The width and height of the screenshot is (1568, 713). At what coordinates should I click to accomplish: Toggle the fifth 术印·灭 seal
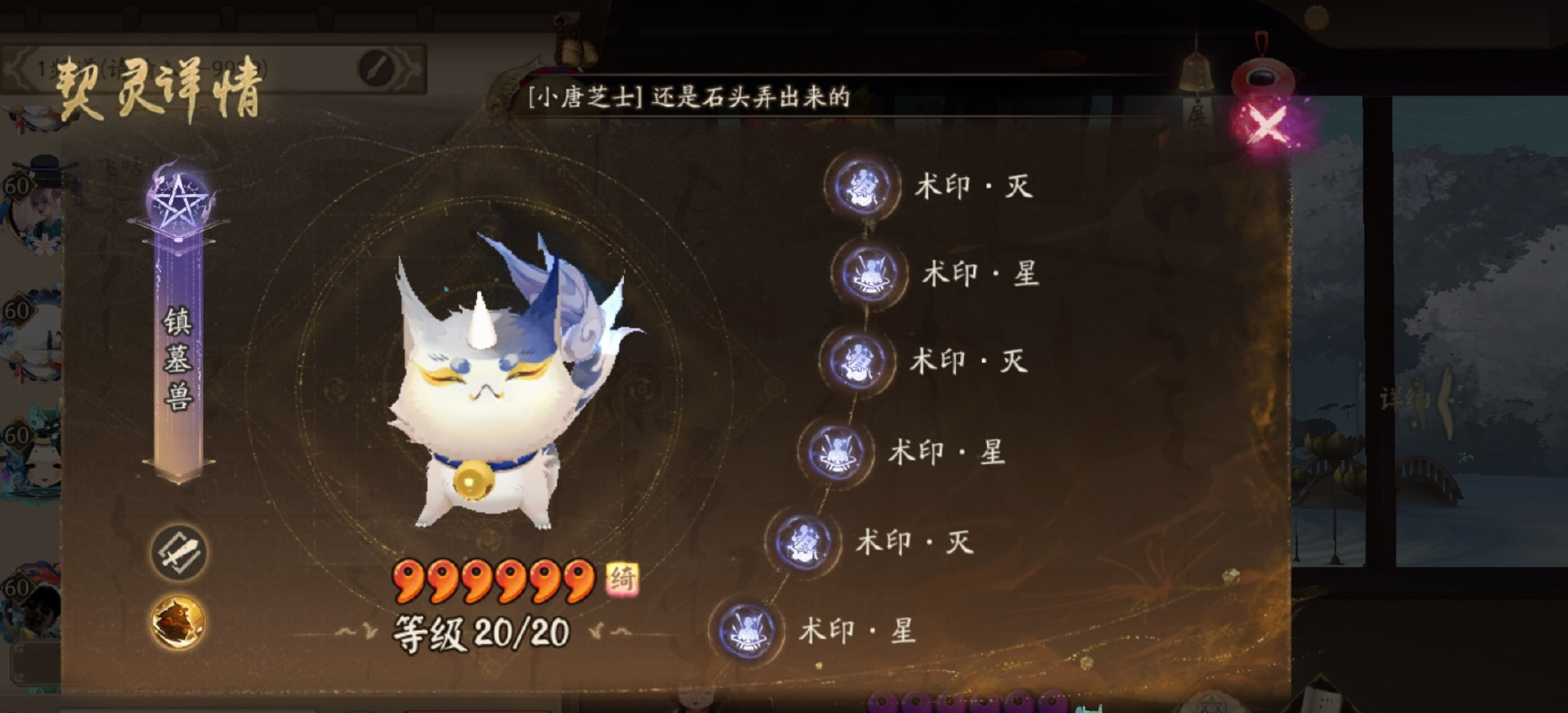click(804, 540)
